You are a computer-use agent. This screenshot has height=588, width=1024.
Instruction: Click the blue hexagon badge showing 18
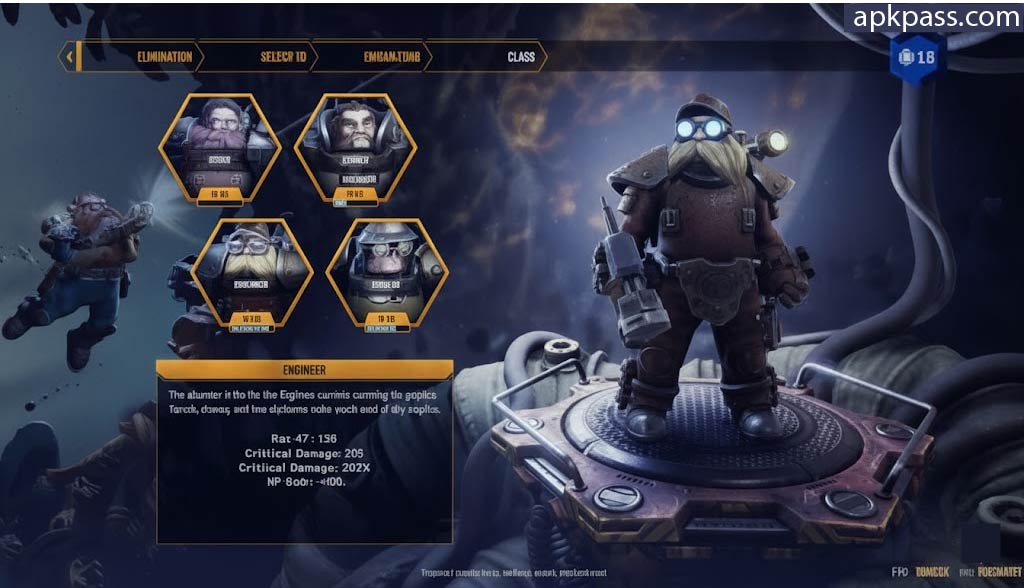click(x=916, y=57)
